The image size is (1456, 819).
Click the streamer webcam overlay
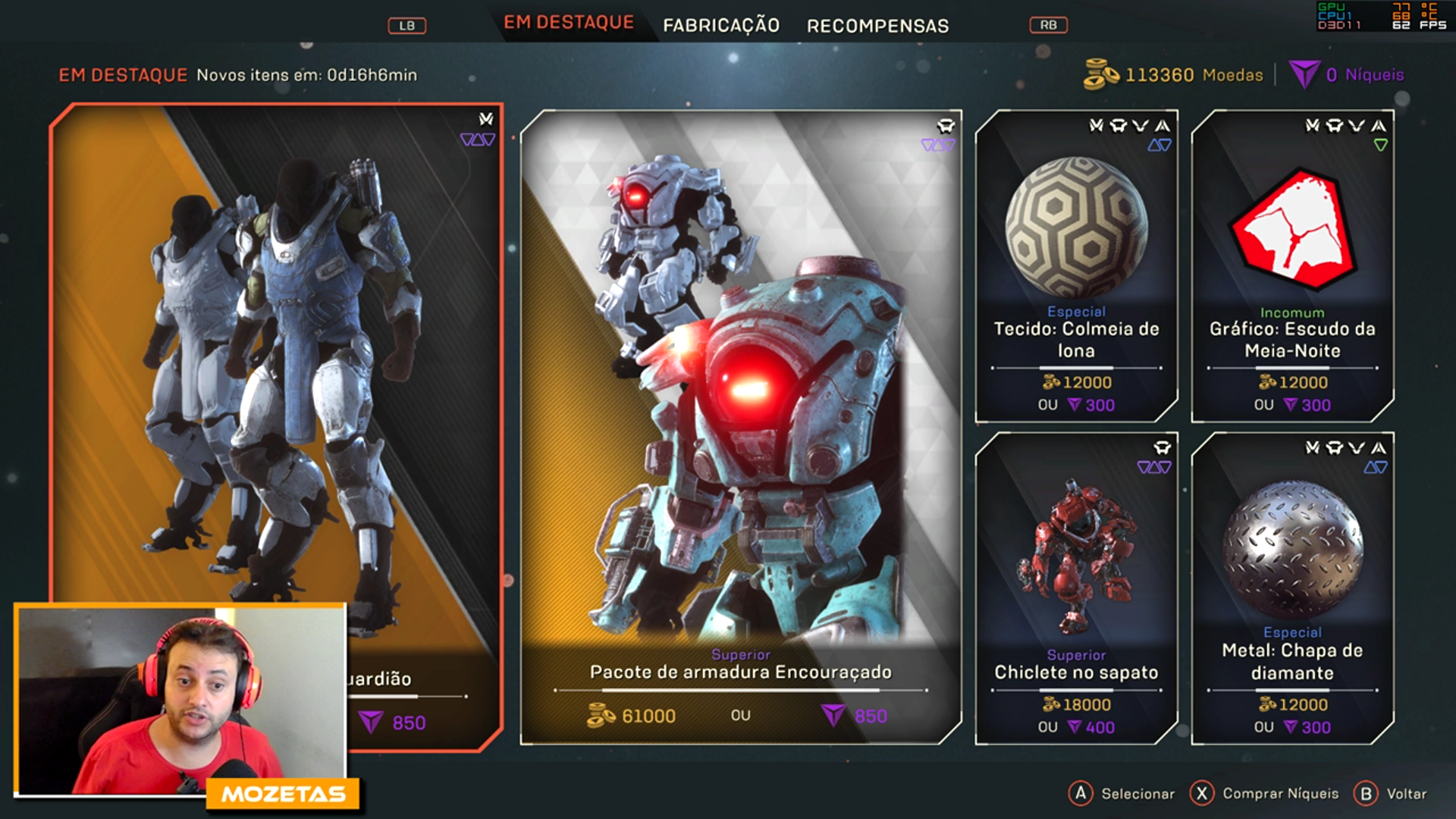[x=180, y=699]
